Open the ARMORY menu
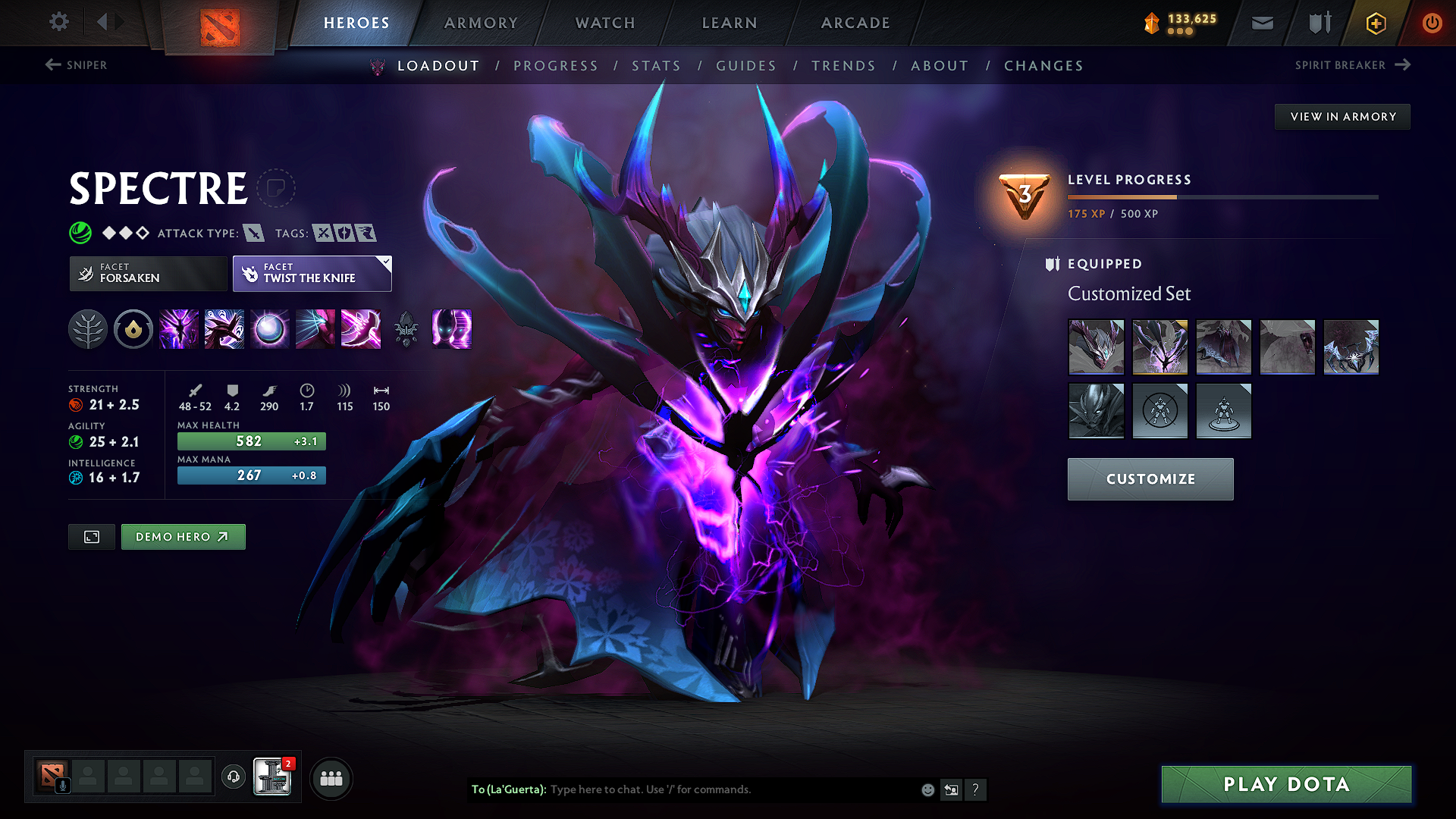The height and width of the screenshot is (819, 1456). coord(481,23)
